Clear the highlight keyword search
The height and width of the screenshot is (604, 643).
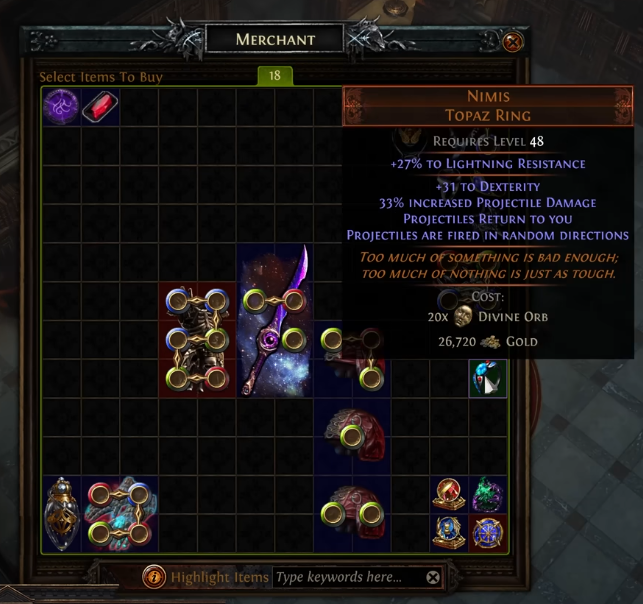[x=433, y=577]
